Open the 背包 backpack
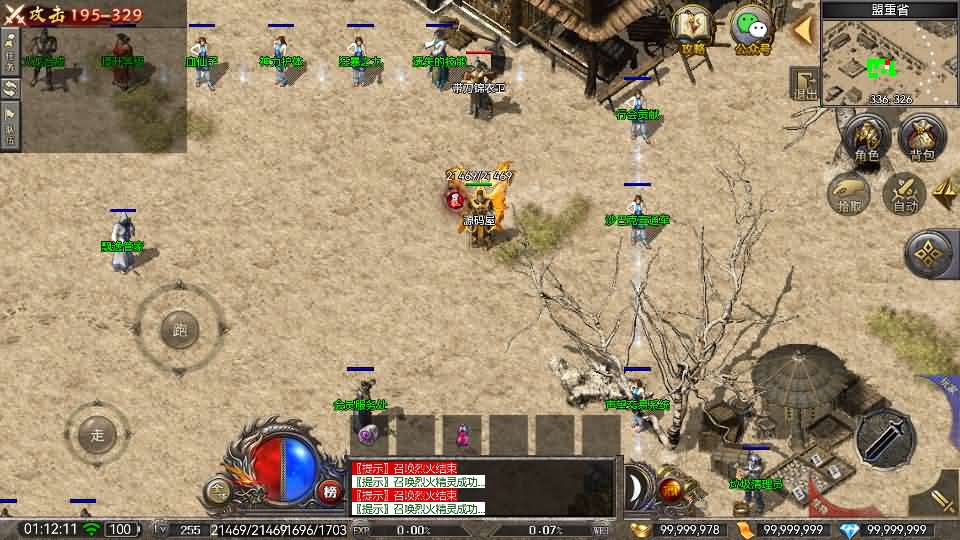Screen dimensions: 960x540 click(x=922, y=138)
